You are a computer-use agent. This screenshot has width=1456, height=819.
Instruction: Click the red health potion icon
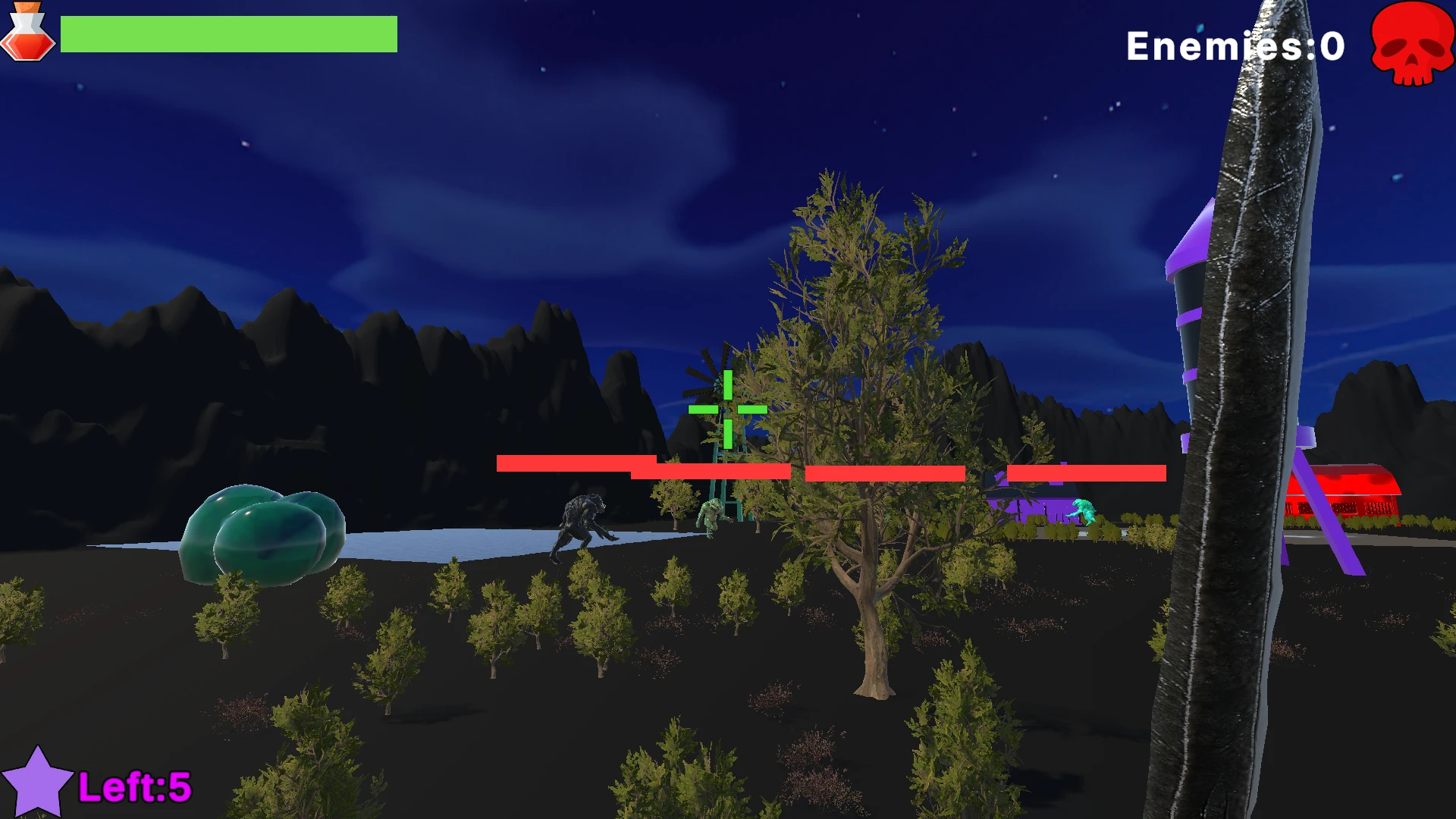(28, 32)
